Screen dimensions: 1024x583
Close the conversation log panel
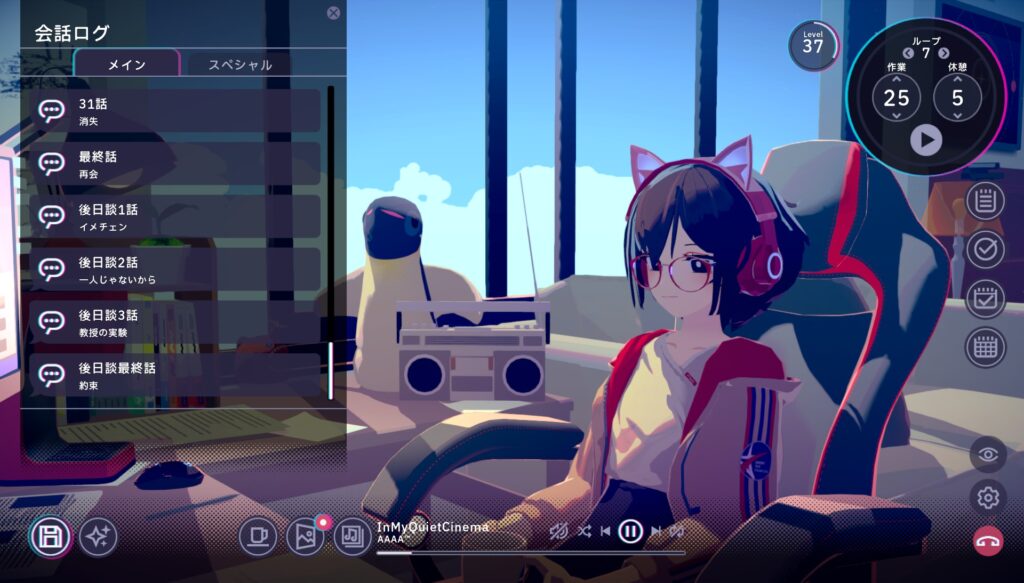[x=333, y=13]
